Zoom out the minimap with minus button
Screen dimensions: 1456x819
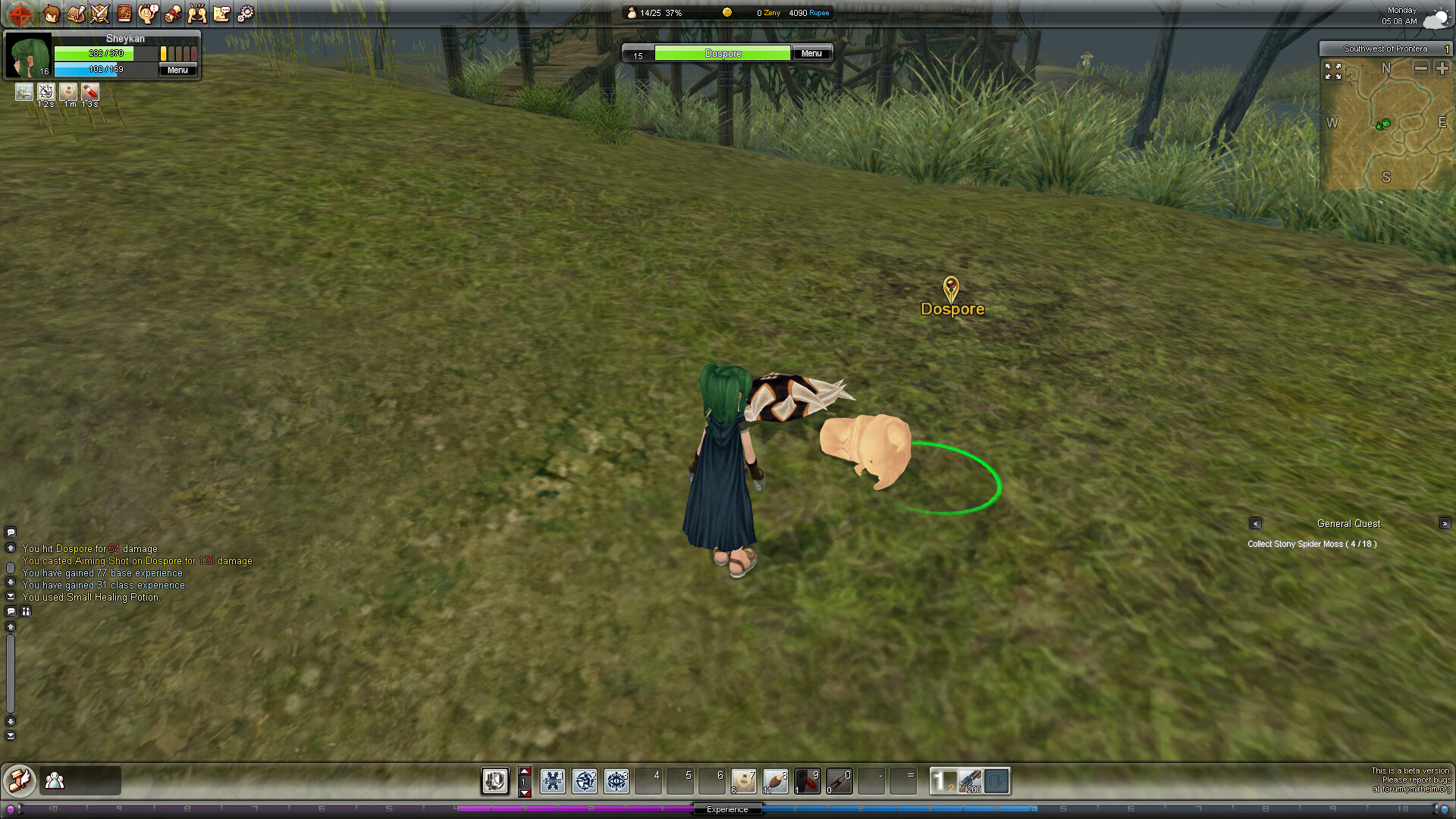tap(1421, 69)
